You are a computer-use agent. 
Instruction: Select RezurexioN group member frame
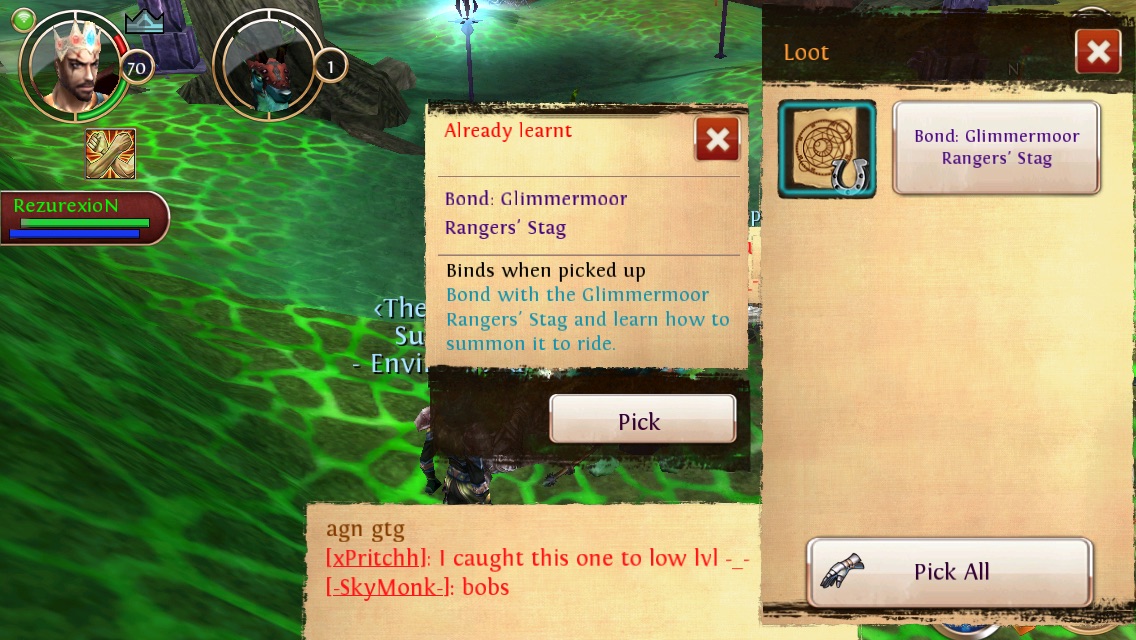(82, 217)
